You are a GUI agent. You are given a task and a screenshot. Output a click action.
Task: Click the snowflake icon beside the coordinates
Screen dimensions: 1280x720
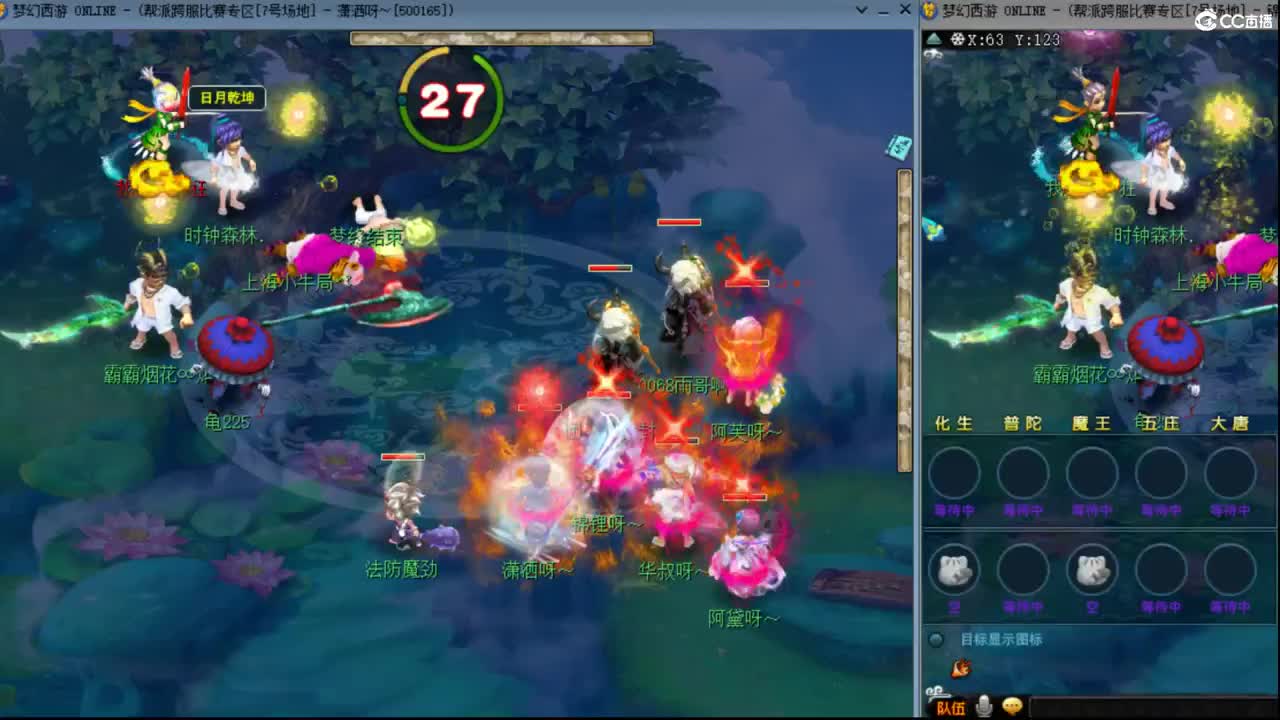959,38
